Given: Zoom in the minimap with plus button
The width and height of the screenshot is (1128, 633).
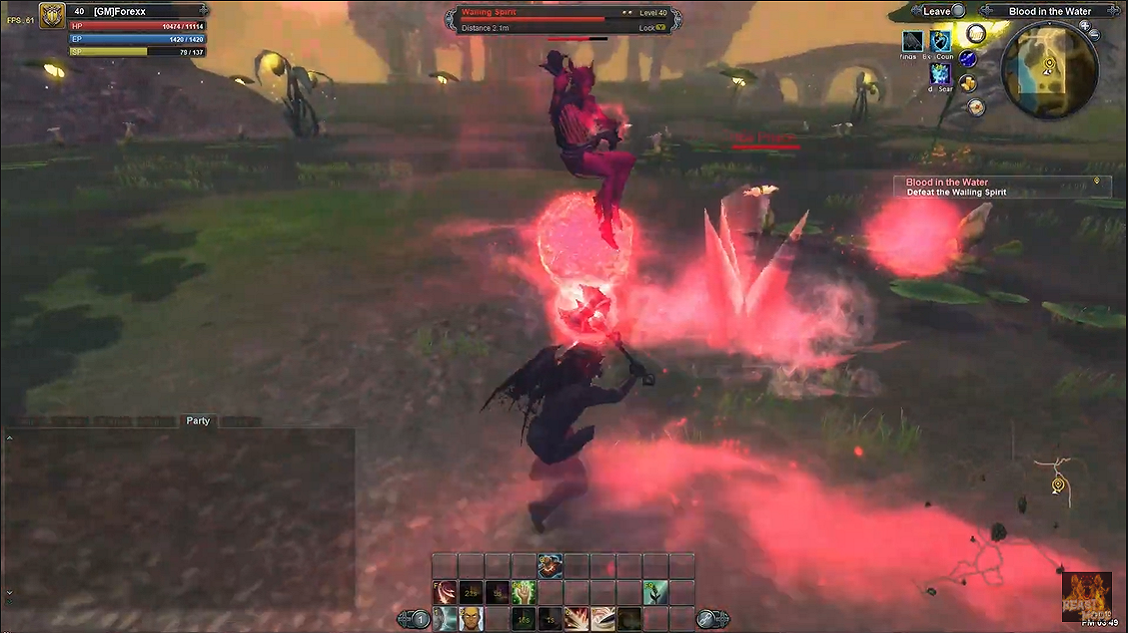Looking at the screenshot, I should tap(1084, 24).
